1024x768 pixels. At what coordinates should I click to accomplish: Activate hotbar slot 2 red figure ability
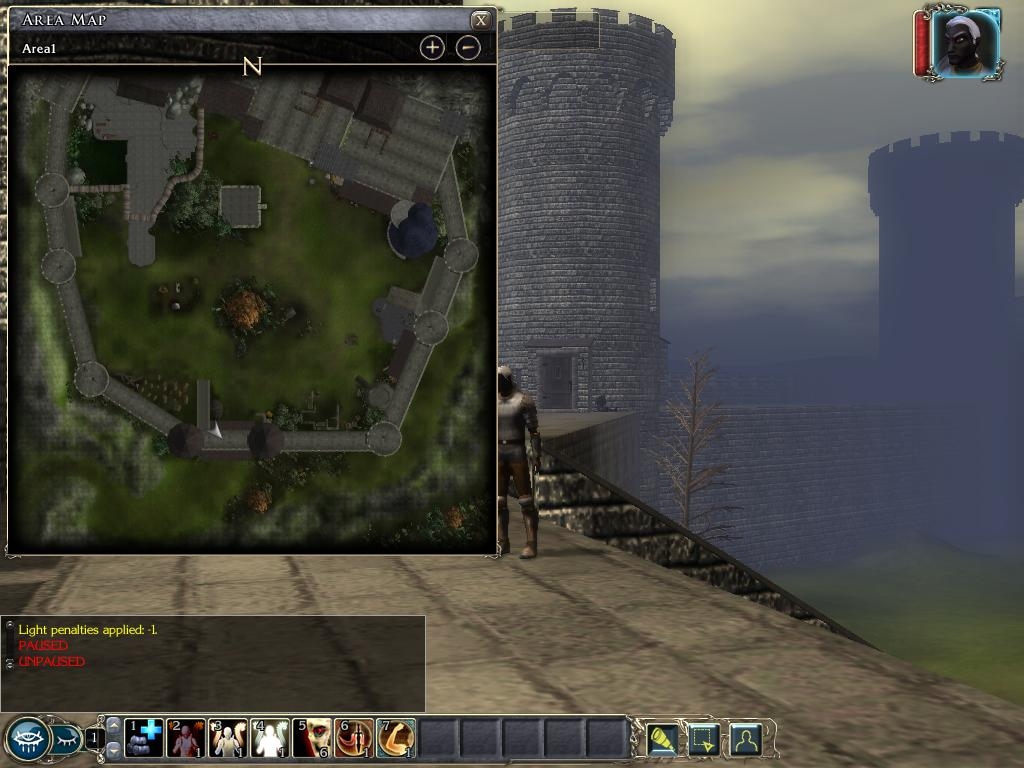coord(186,739)
